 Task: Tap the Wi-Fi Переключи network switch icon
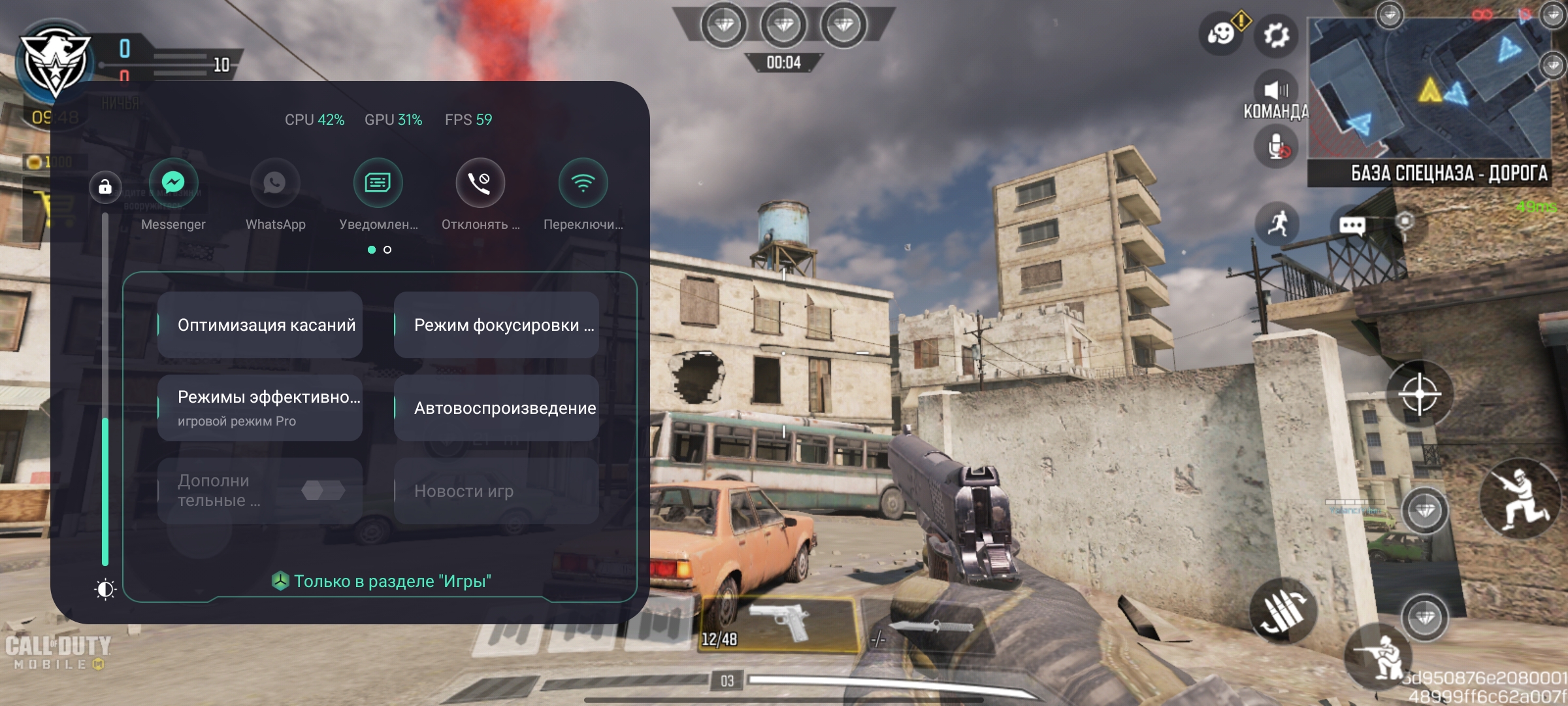(x=583, y=183)
